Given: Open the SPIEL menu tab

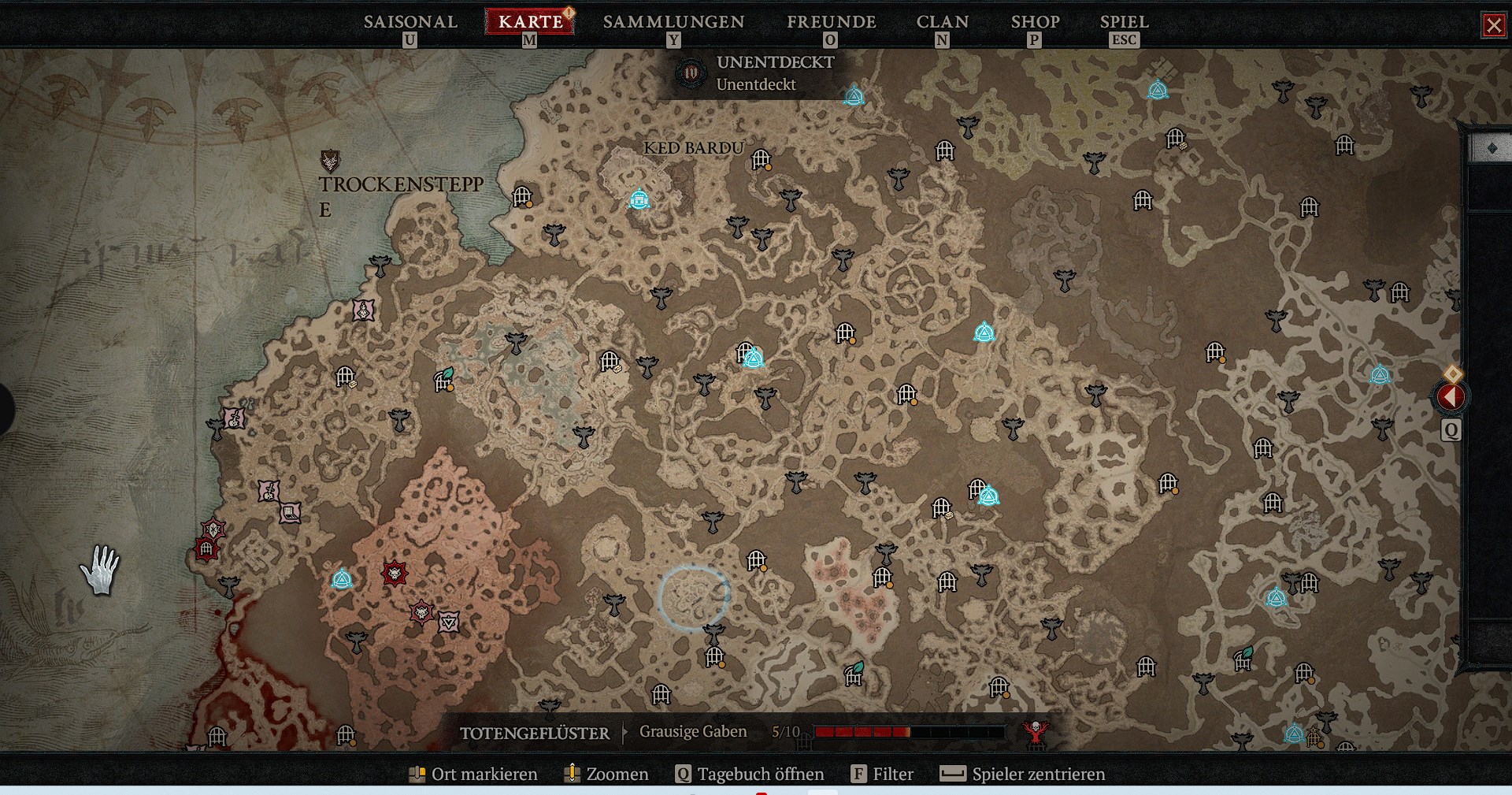Looking at the screenshot, I should (1124, 22).
